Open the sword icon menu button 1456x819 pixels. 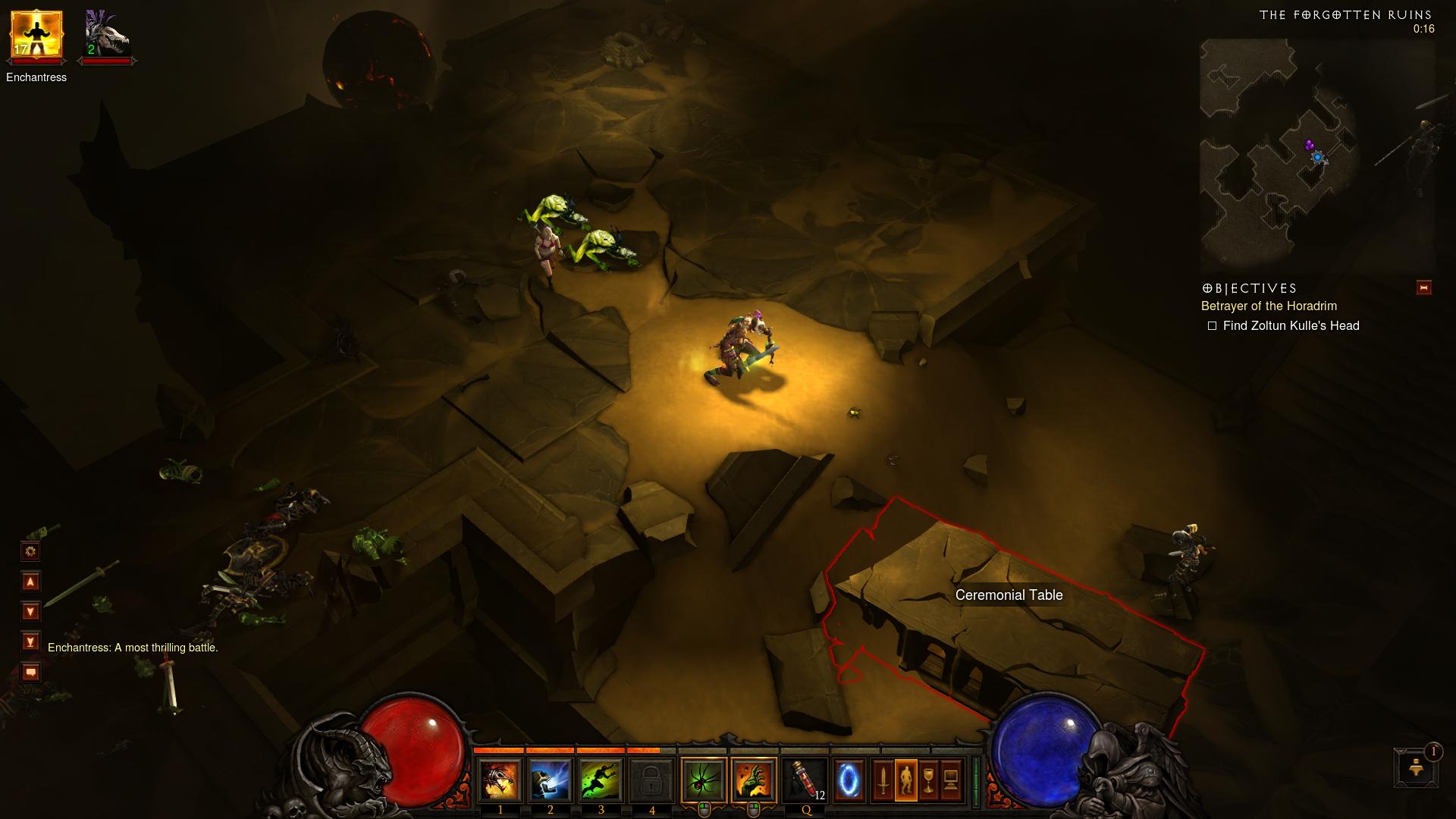pyautogui.click(x=883, y=780)
